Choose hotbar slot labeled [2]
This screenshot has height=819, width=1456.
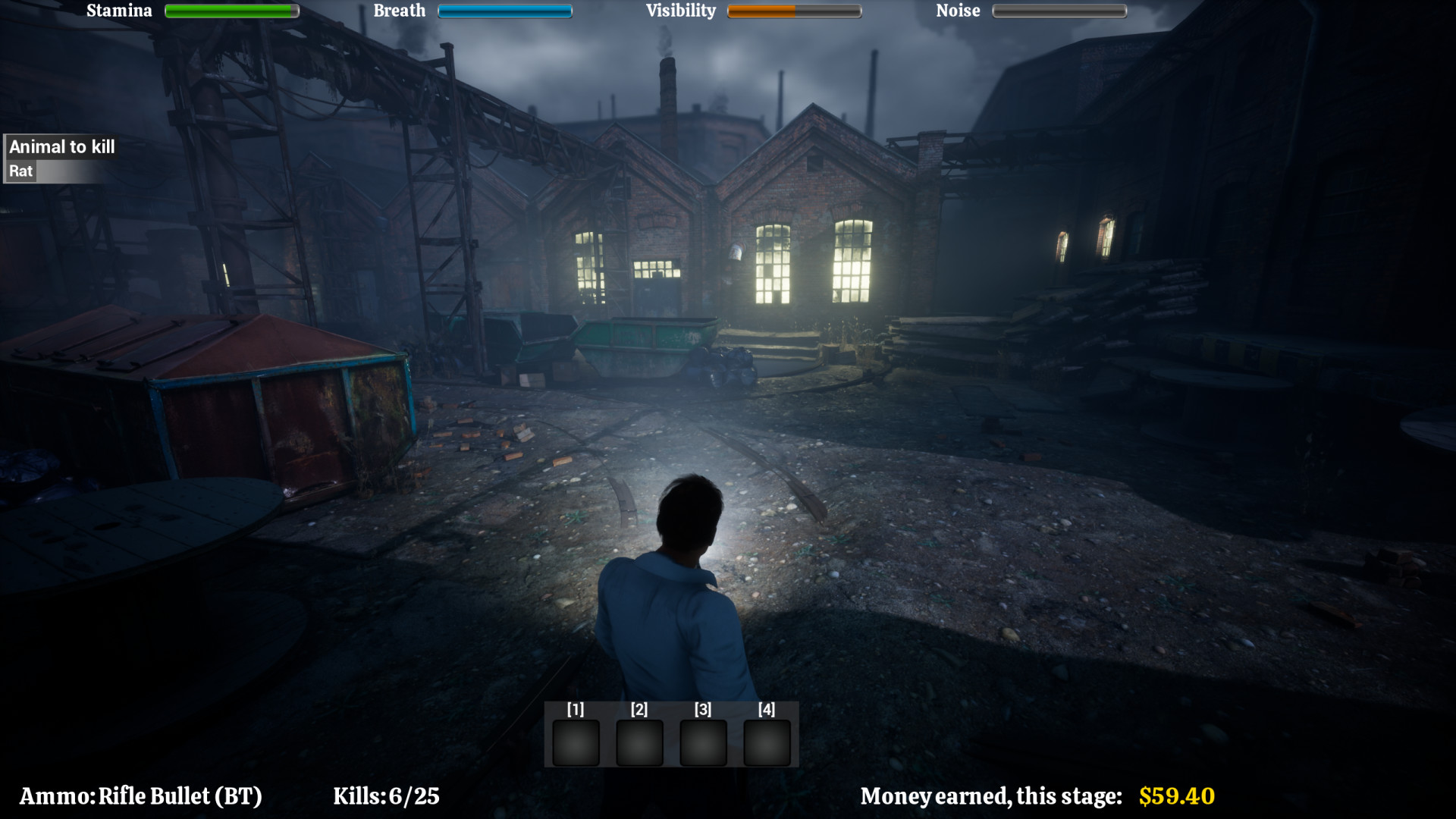tap(639, 742)
